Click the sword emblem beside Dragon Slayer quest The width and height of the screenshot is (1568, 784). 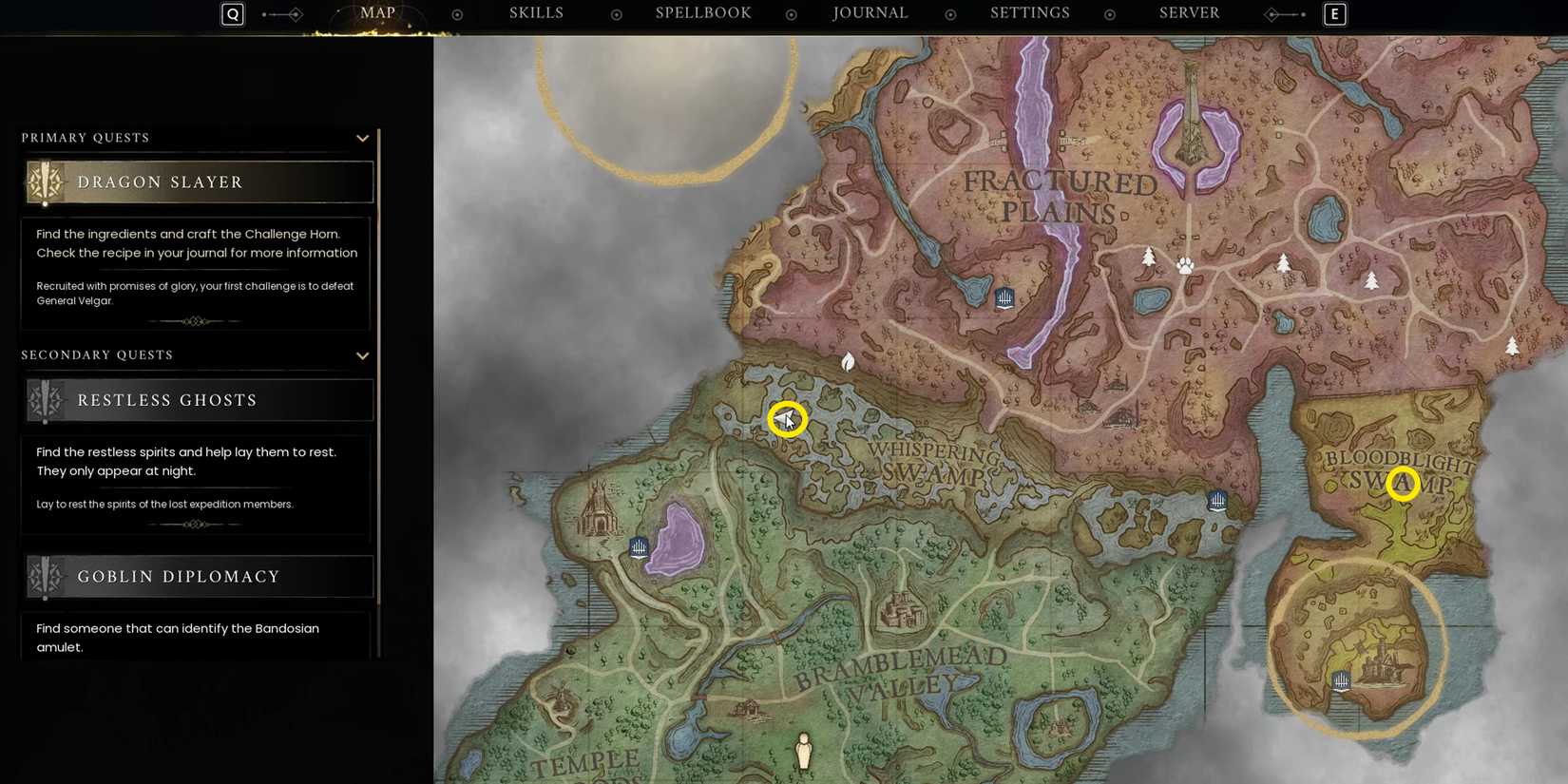coord(45,182)
